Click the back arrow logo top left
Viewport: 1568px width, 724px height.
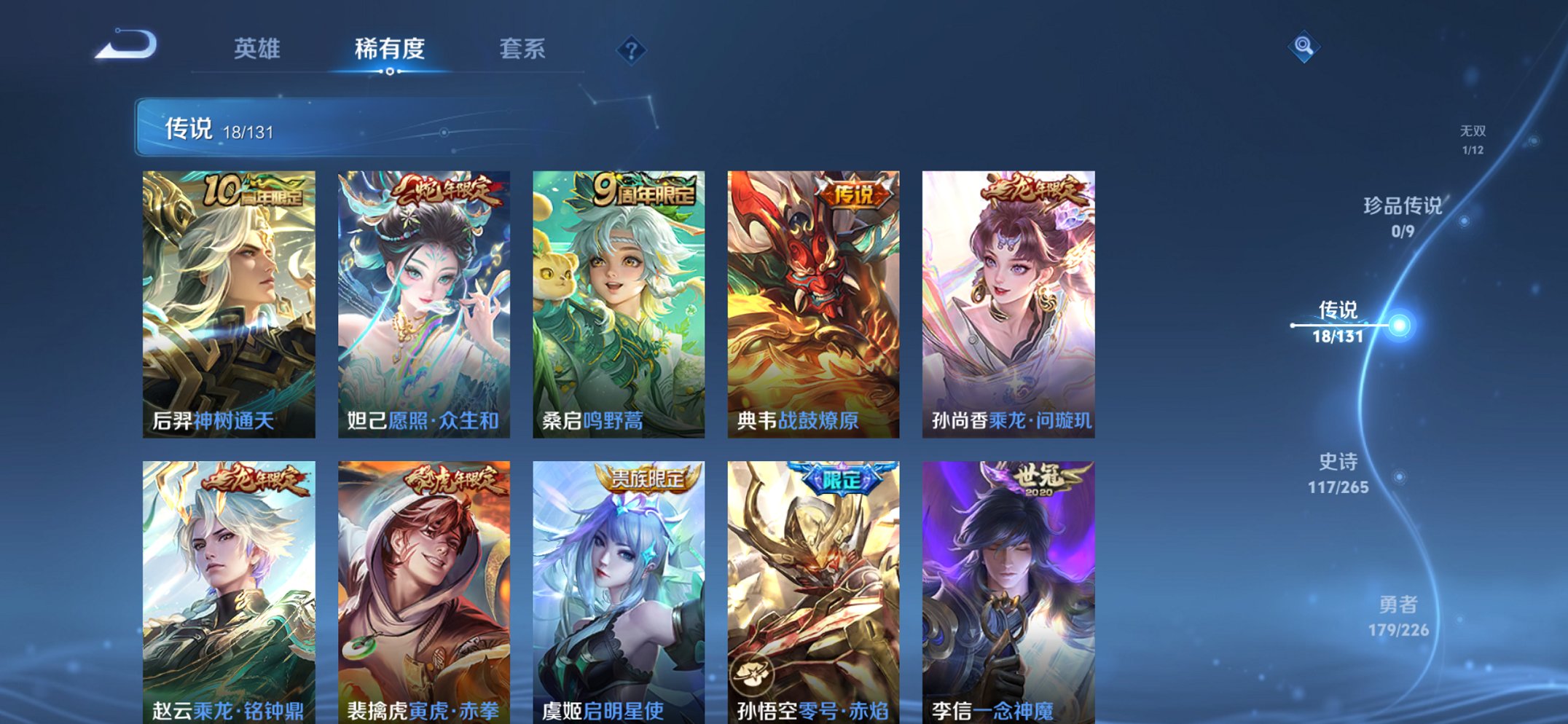(x=125, y=45)
